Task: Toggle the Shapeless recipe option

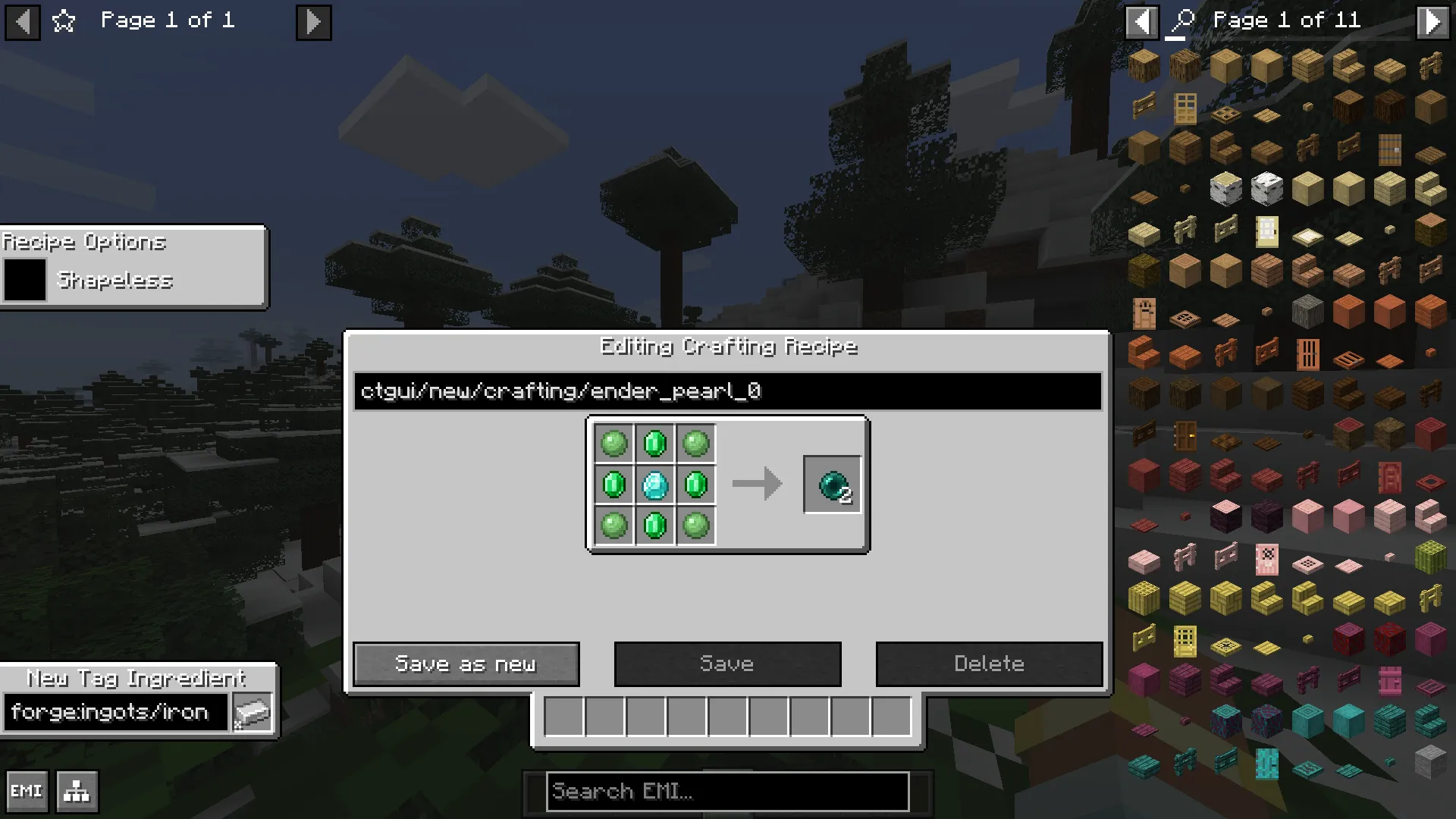Action: pyautogui.click(x=25, y=280)
